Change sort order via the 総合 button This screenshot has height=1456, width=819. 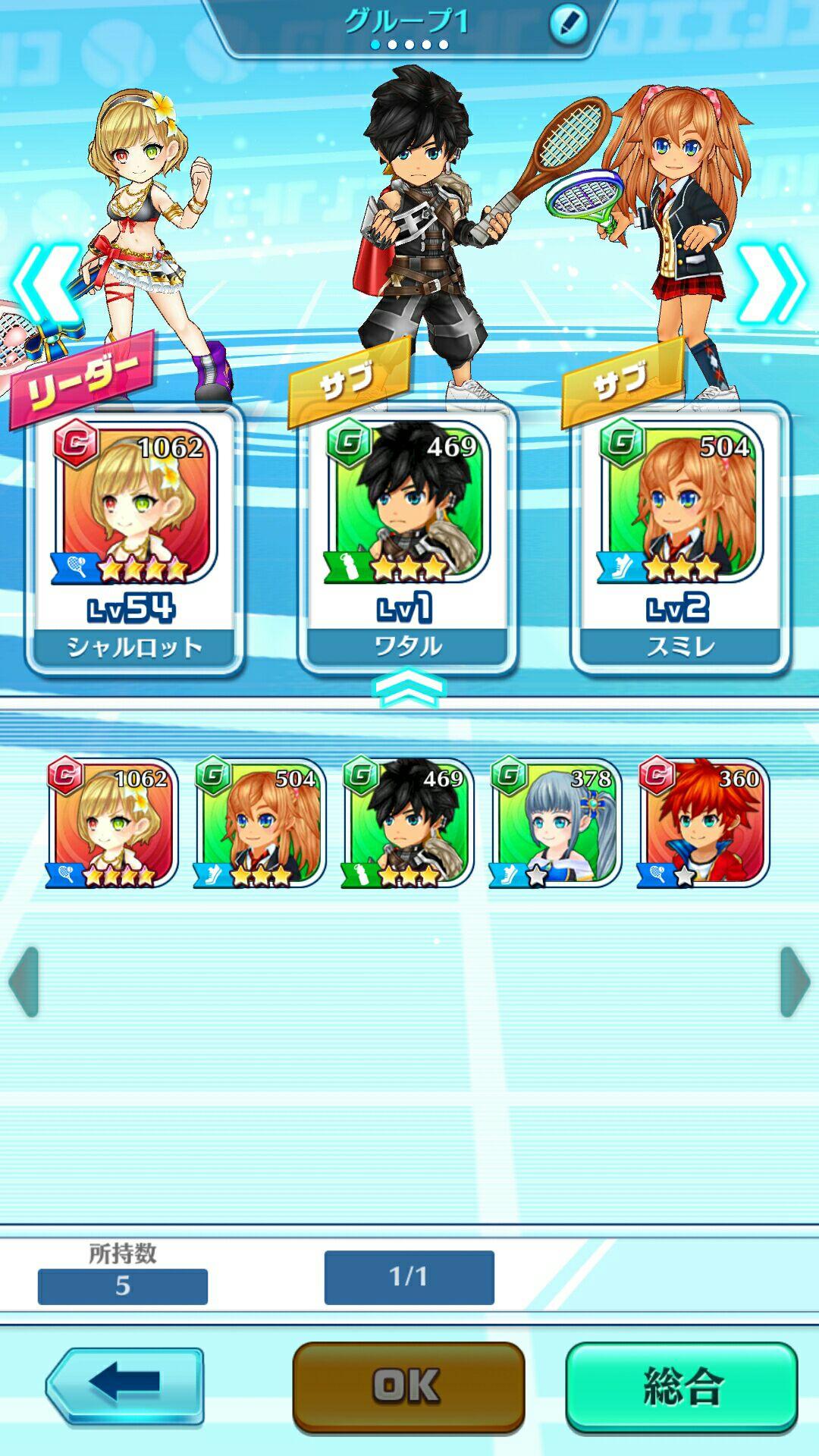682,1387
